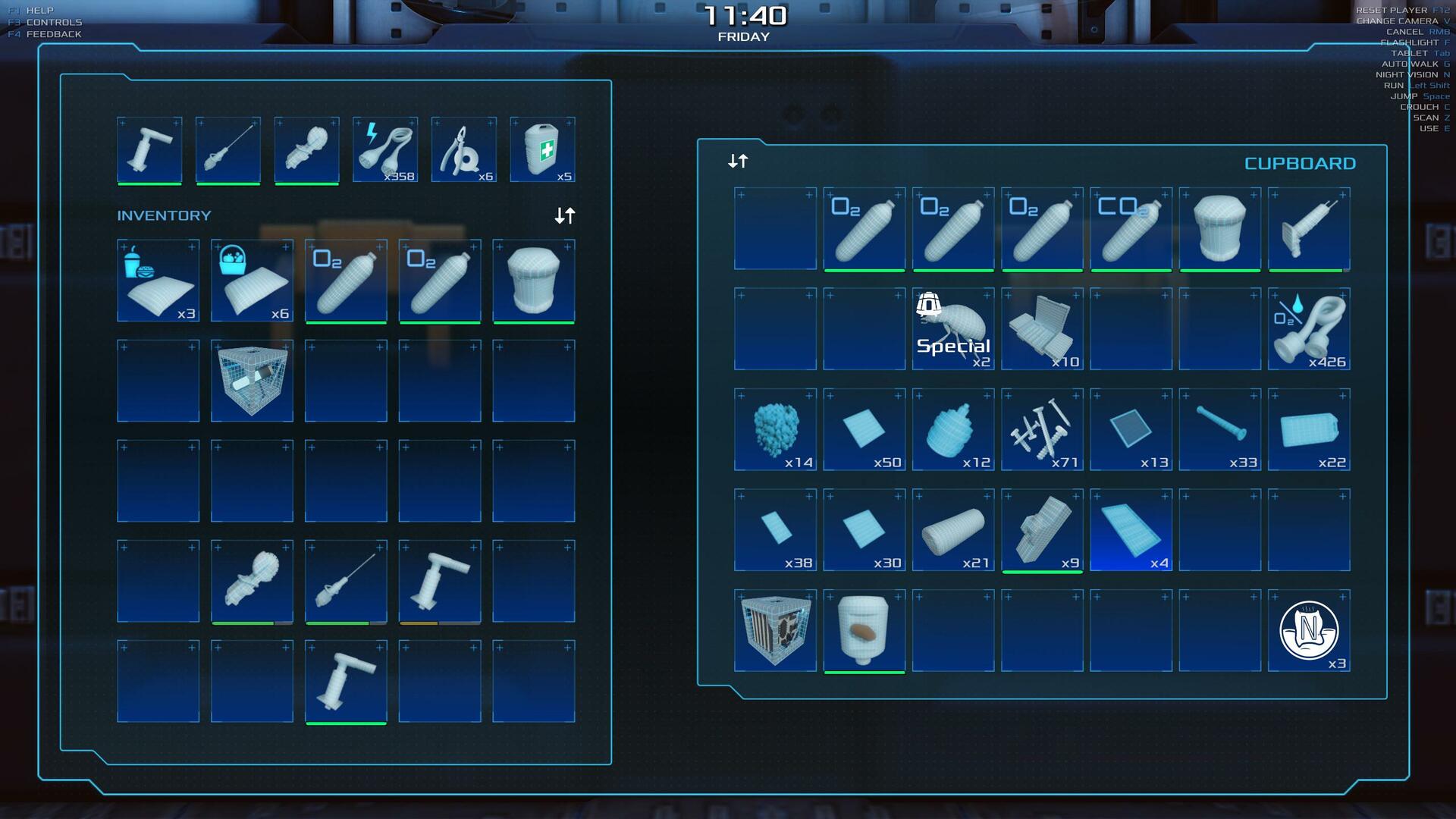Sort the inventory with the arrows button
This screenshot has height=819, width=1456.
tap(565, 216)
